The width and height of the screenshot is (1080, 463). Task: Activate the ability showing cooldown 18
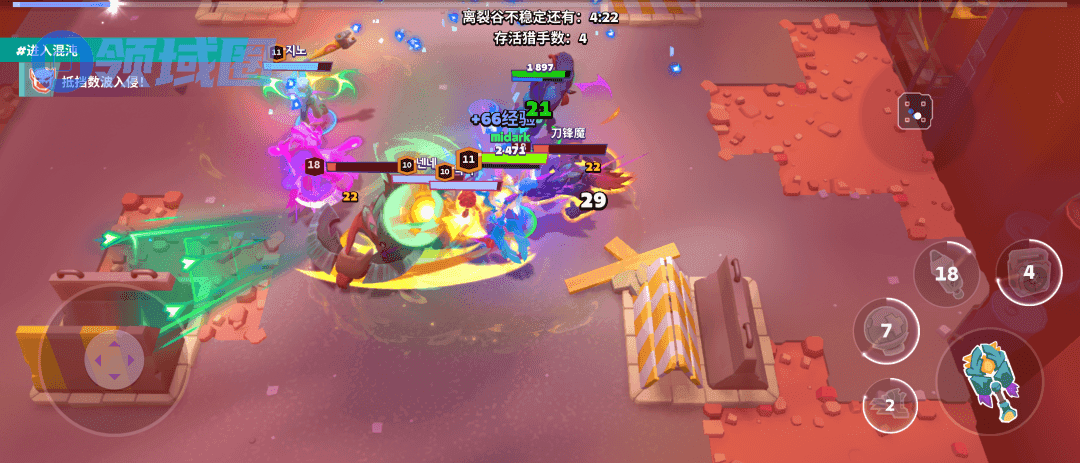point(945,274)
